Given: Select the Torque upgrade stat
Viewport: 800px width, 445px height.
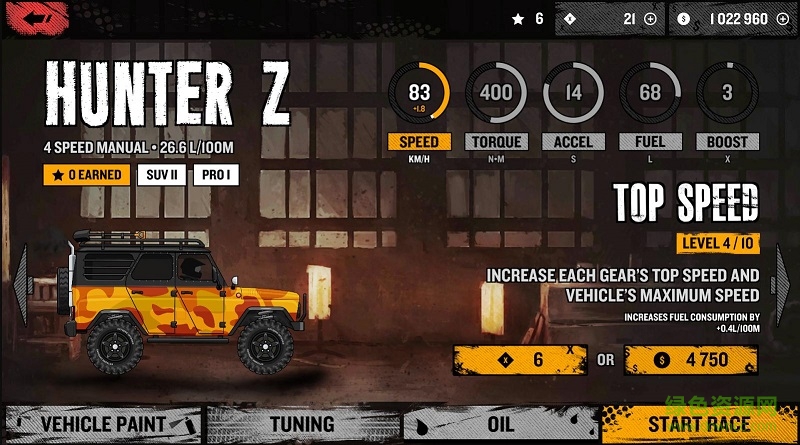Looking at the screenshot, I should pos(496,96).
